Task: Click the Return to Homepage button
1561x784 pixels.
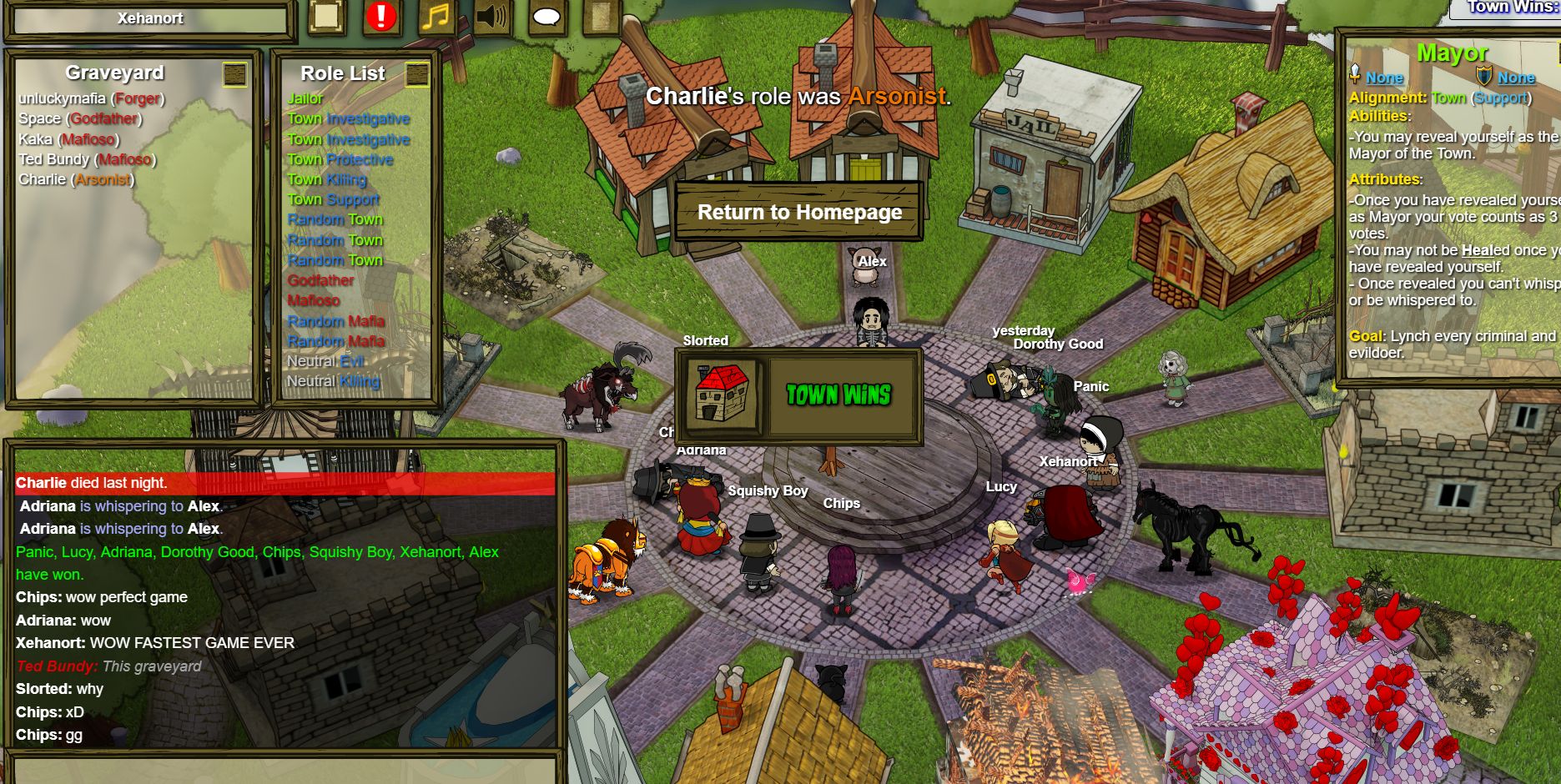Action: (x=799, y=212)
